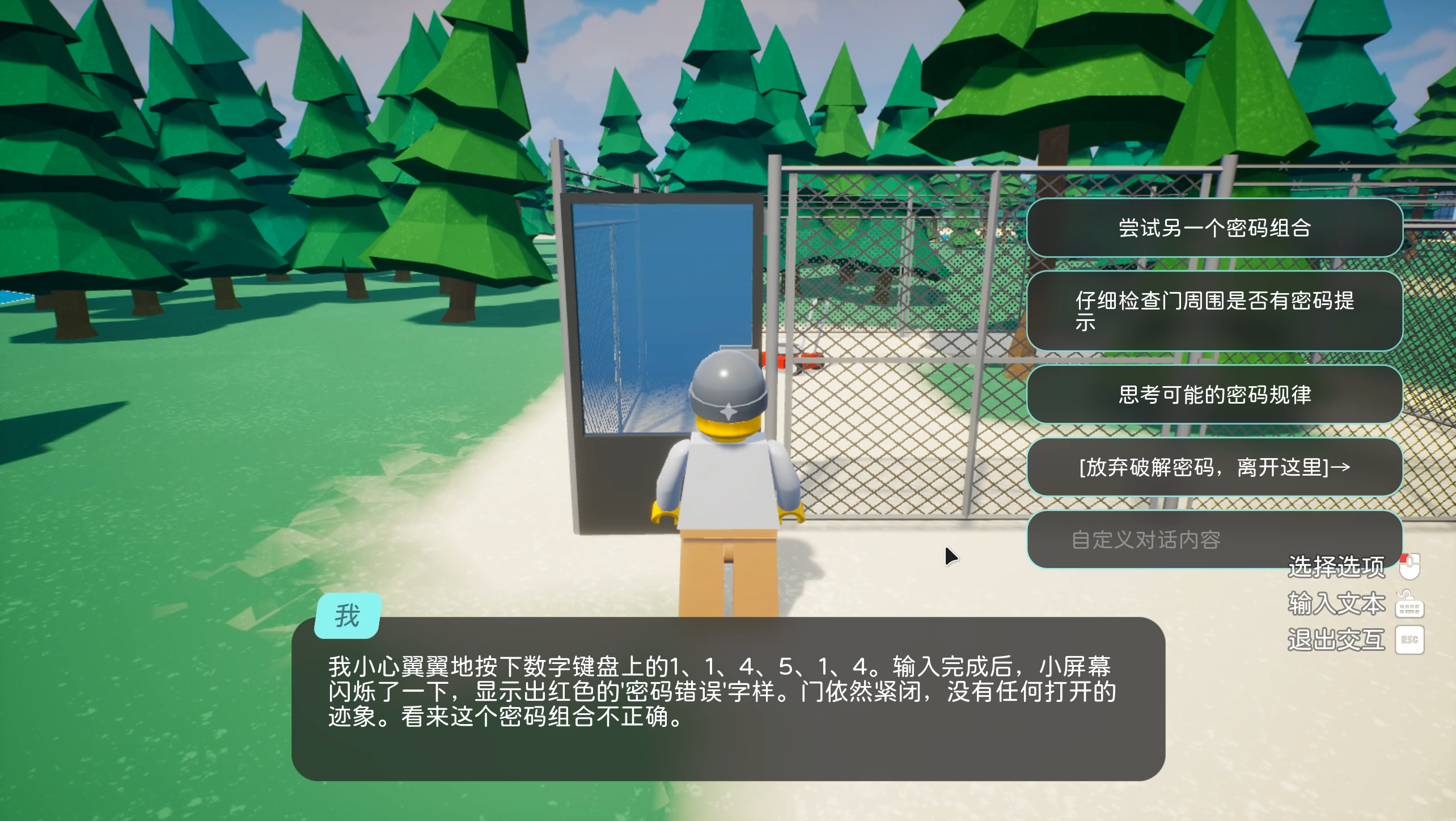Select 思考可能的密码规律 option

tap(1217, 395)
